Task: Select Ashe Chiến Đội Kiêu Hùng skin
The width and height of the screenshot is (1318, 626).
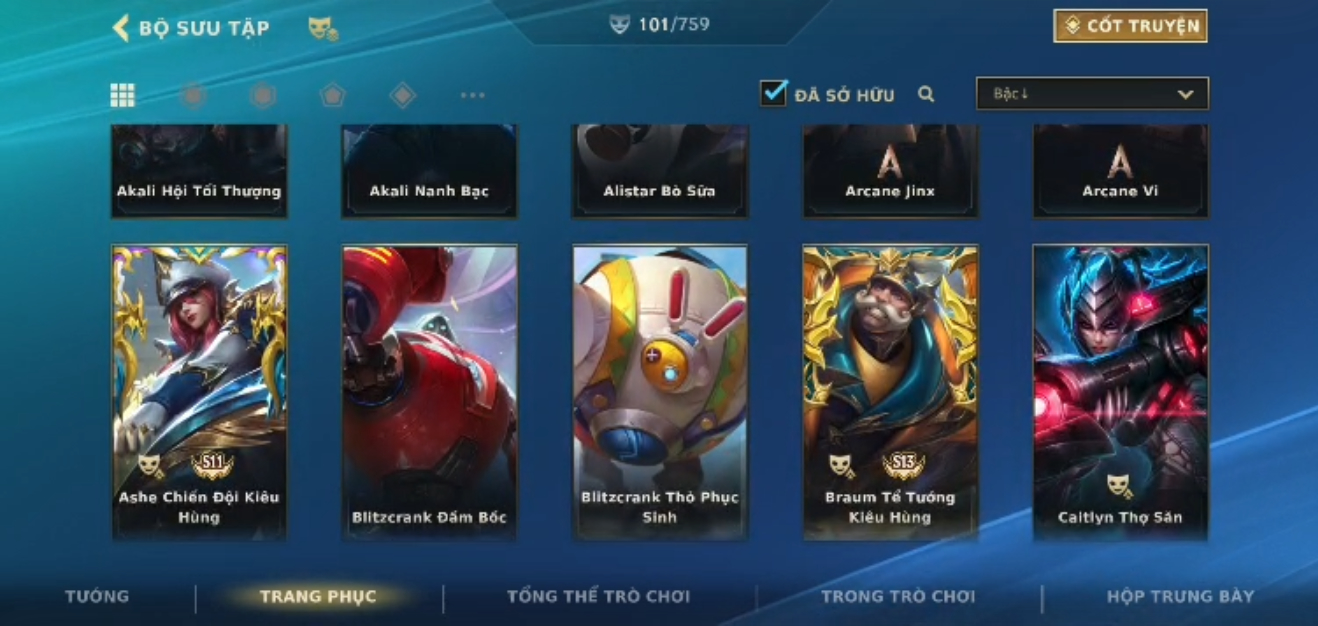Action: (x=200, y=392)
